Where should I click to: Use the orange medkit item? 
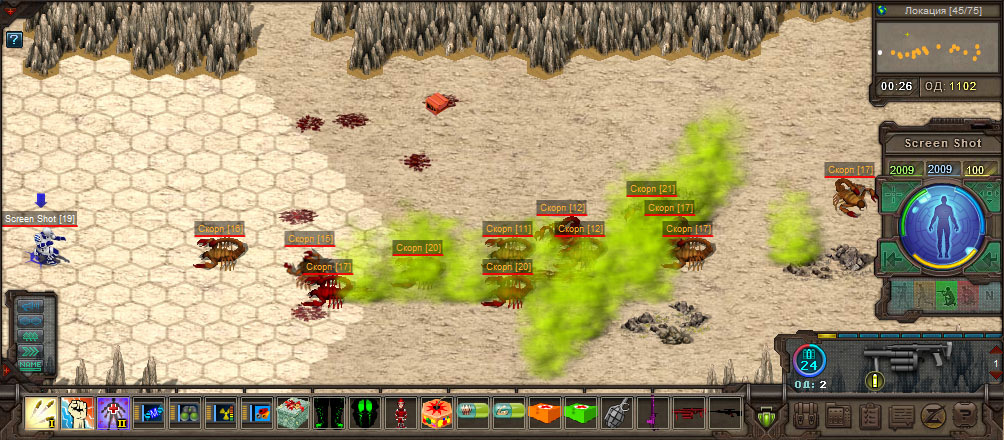tap(545, 412)
